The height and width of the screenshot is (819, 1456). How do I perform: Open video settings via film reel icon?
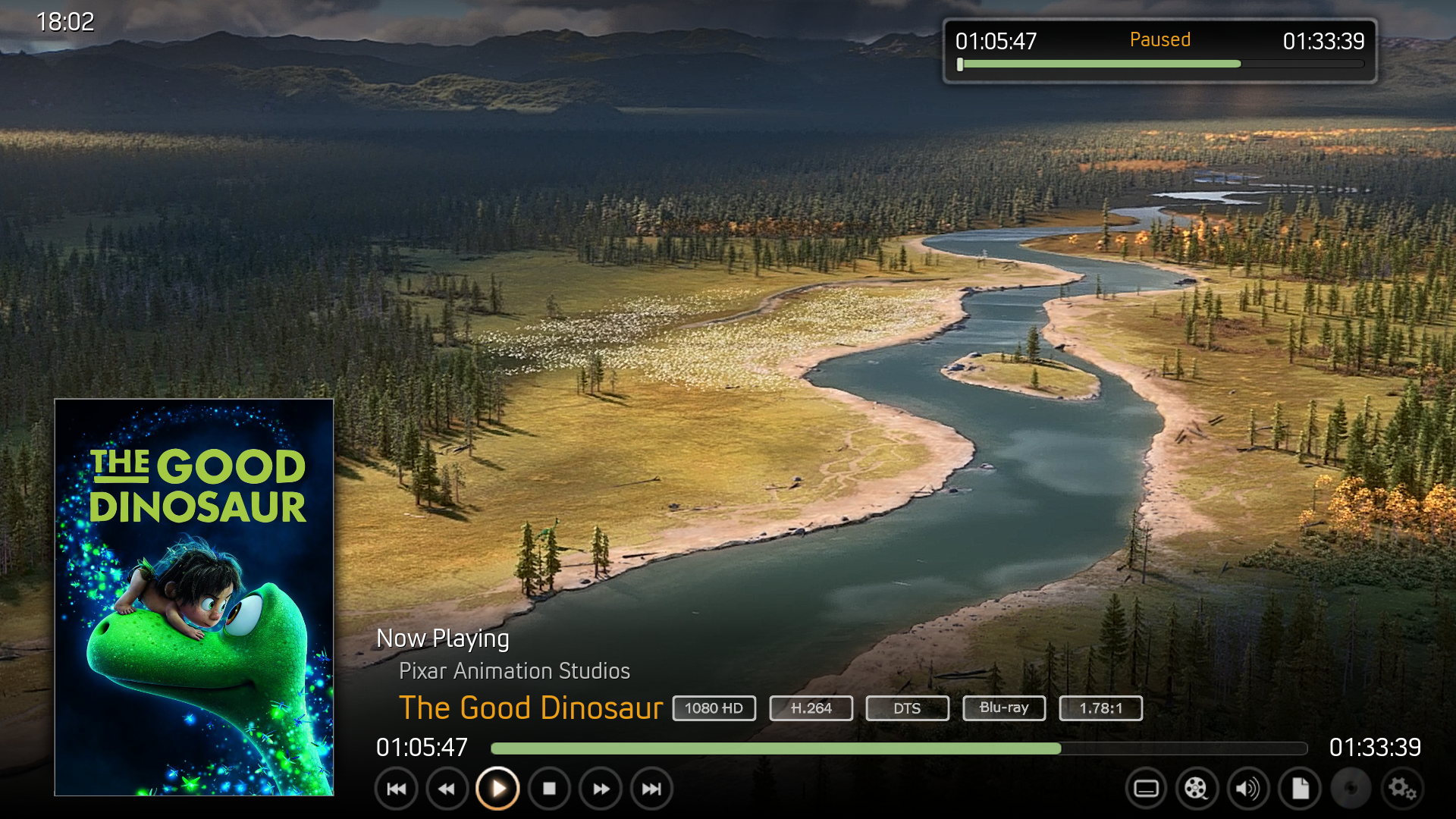click(1196, 789)
